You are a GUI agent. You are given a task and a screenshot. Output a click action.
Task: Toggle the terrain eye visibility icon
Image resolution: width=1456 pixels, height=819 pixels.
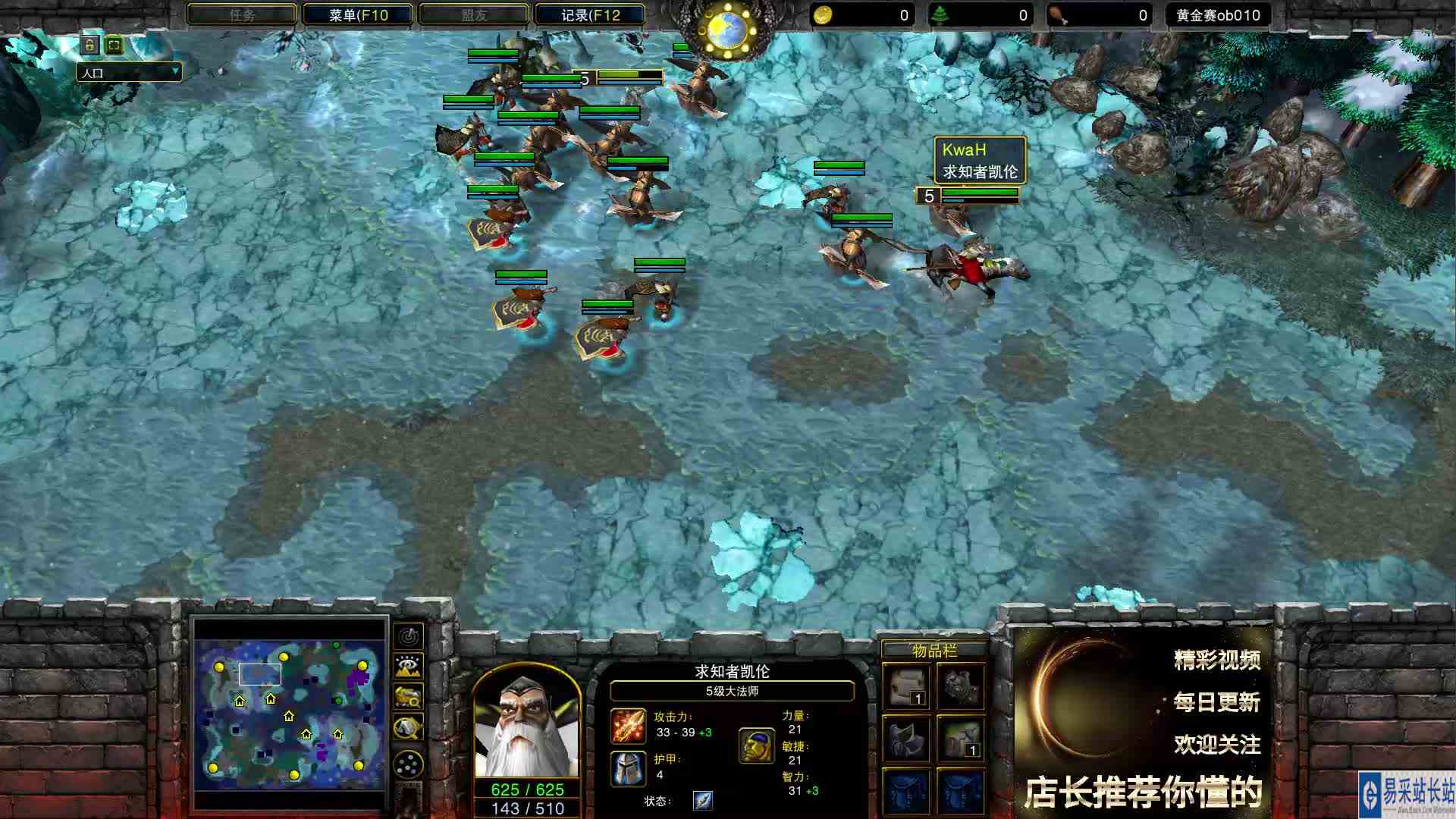tap(407, 664)
